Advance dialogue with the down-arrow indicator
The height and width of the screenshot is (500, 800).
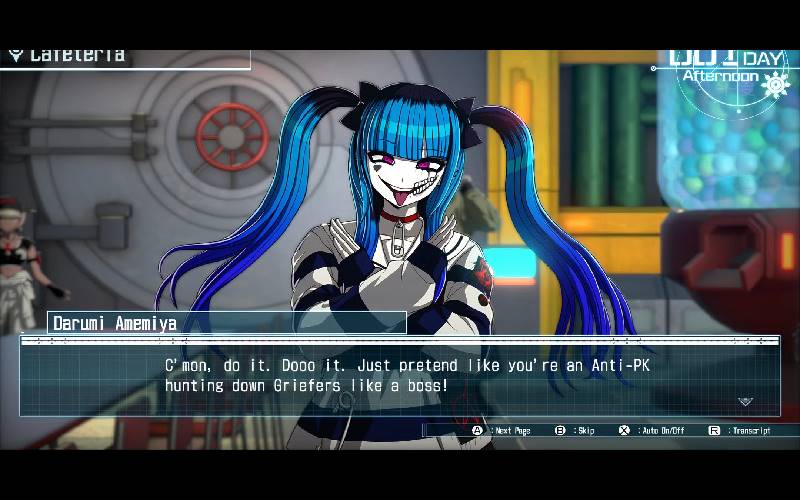tap(745, 402)
